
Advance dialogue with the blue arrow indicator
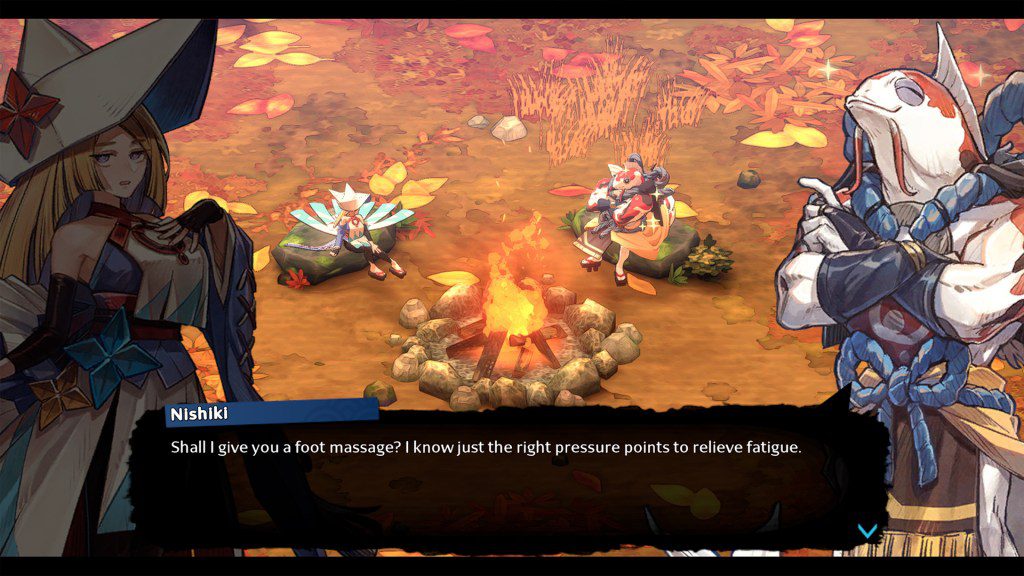[x=867, y=530]
